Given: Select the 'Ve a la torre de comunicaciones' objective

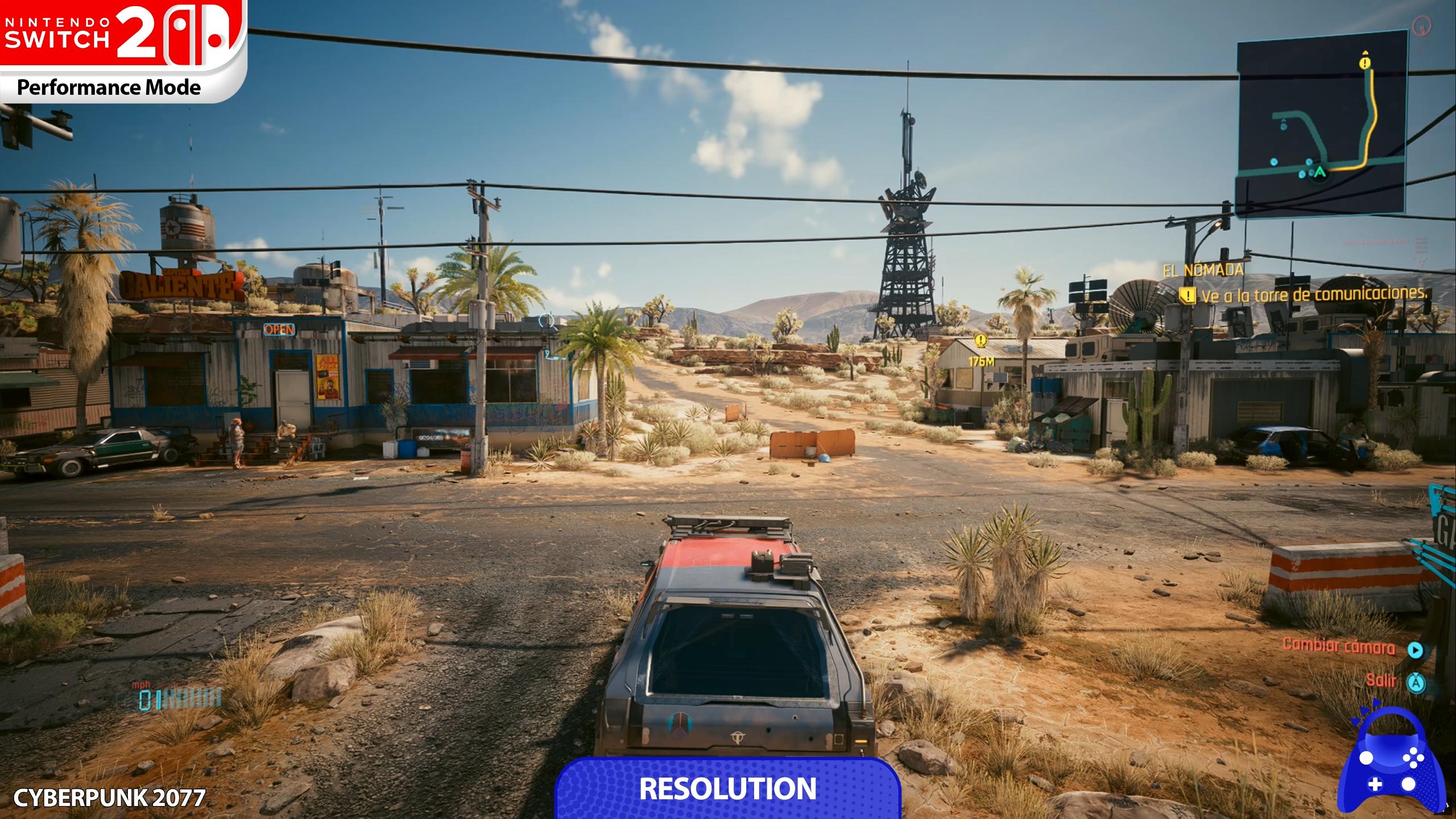Looking at the screenshot, I should click(x=1314, y=295).
